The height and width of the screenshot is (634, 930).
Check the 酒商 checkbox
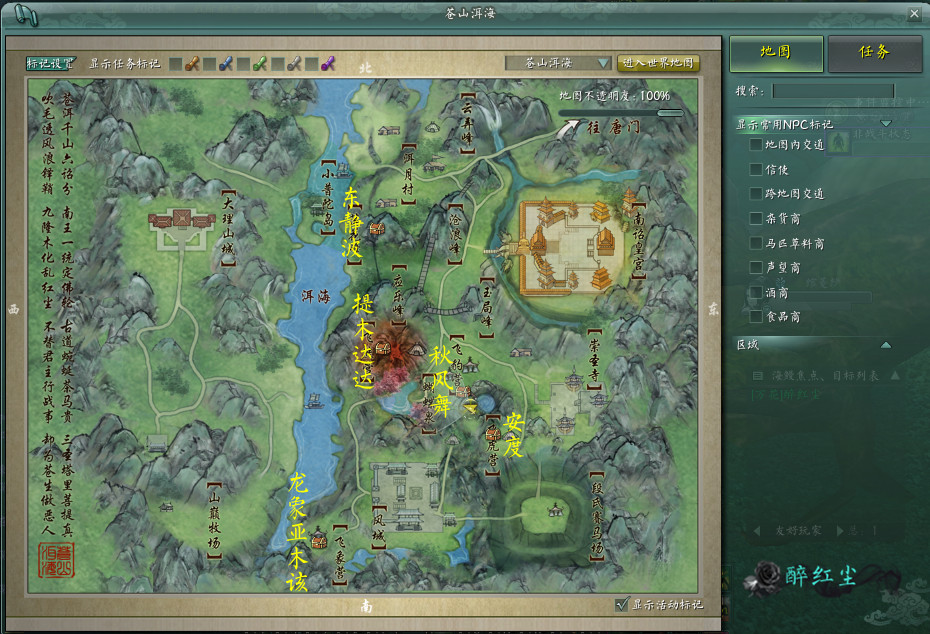(757, 292)
